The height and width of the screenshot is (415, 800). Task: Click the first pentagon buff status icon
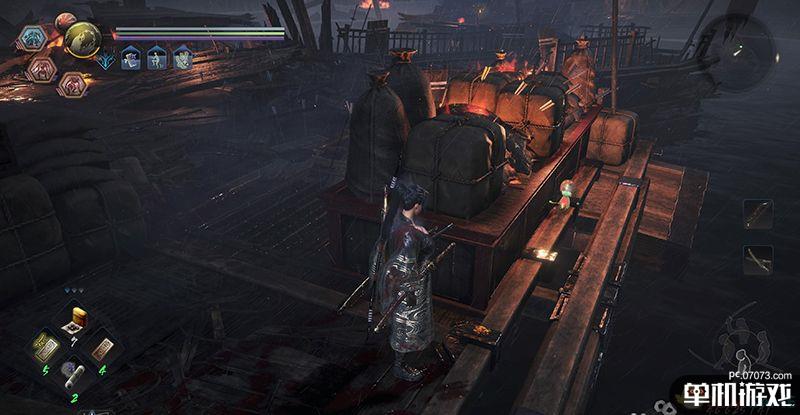130,59
